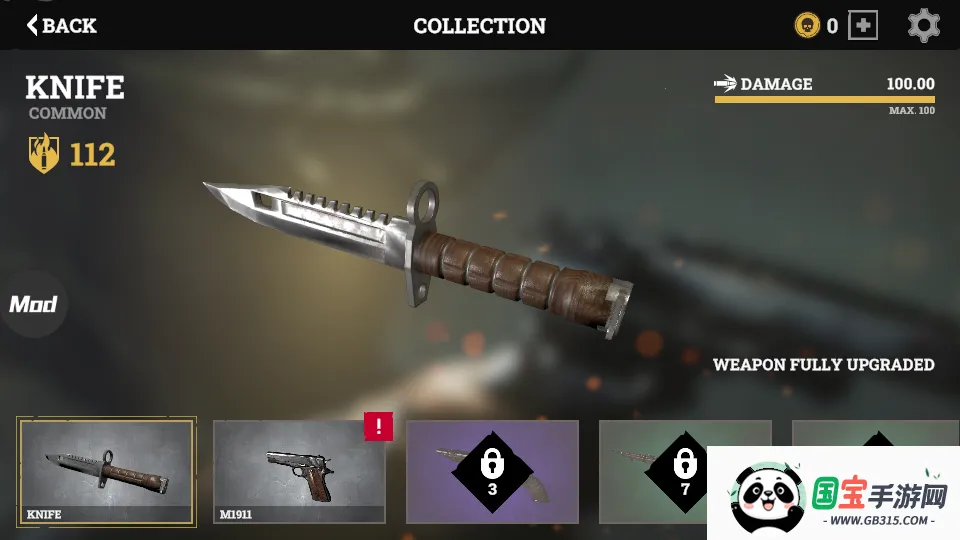Open the Mod menu bubble
960x540 pixels.
click(x=33, y=304)
